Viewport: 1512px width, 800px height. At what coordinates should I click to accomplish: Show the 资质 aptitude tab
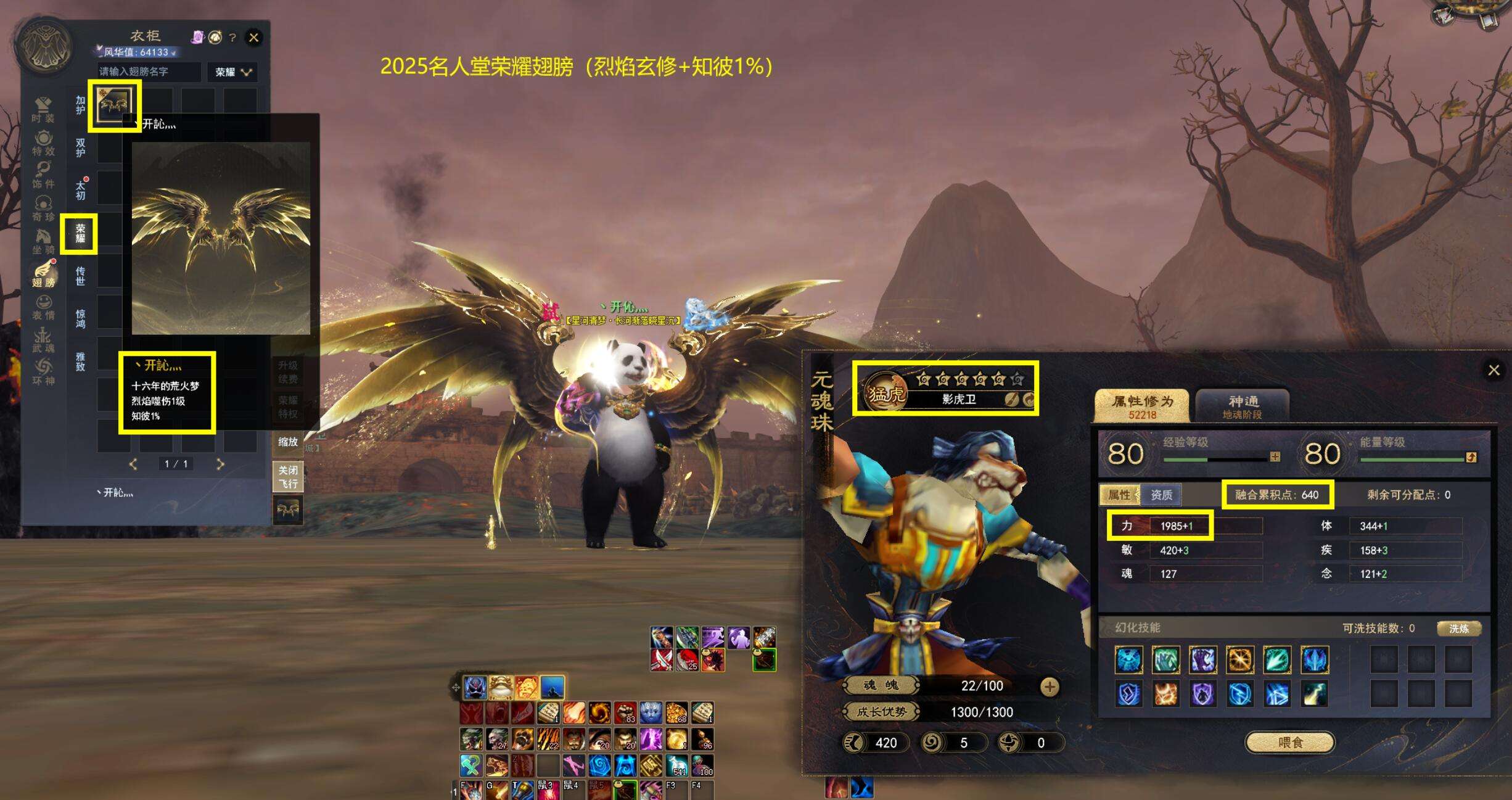(1161, 495)
